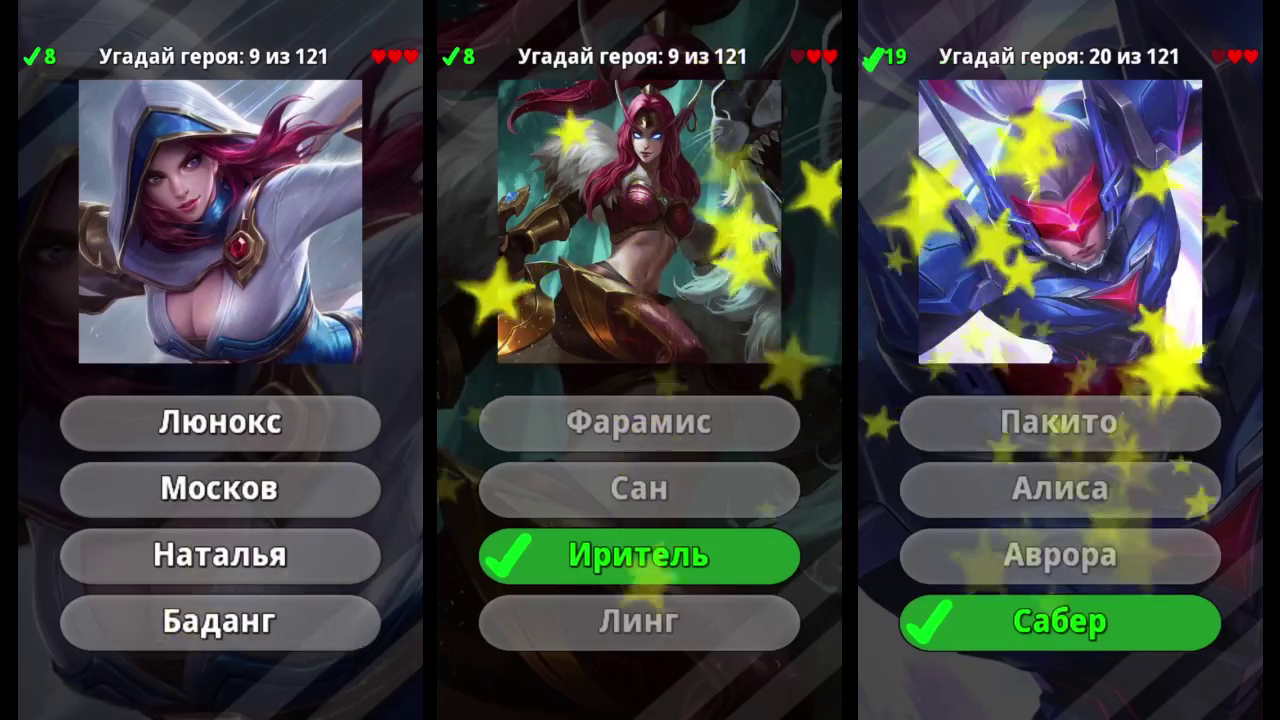This screenshot has height=720, width=1280.
Task: Choose the answer Наталья
Action: 220,556
